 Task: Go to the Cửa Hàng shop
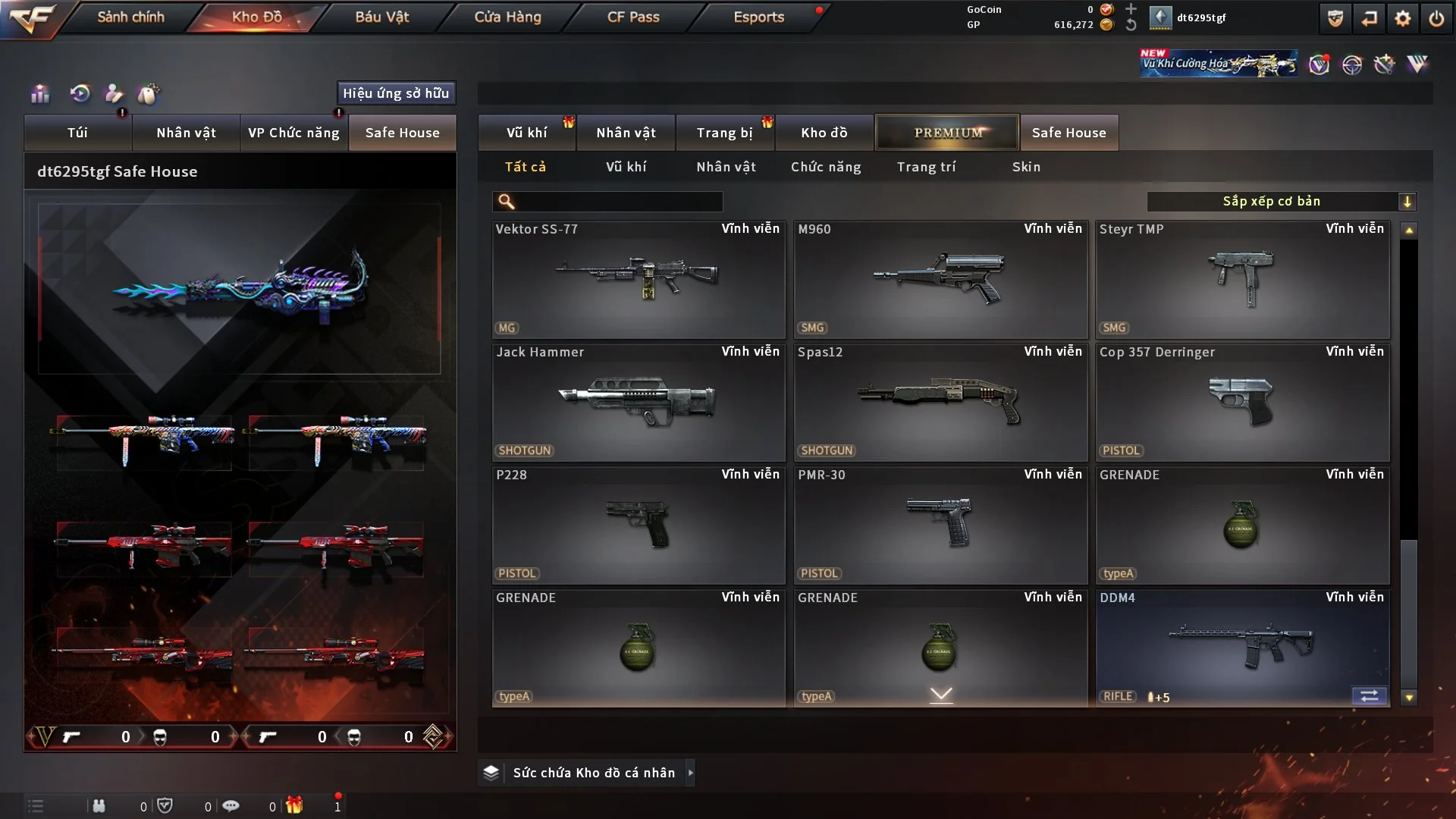[507, 17]
